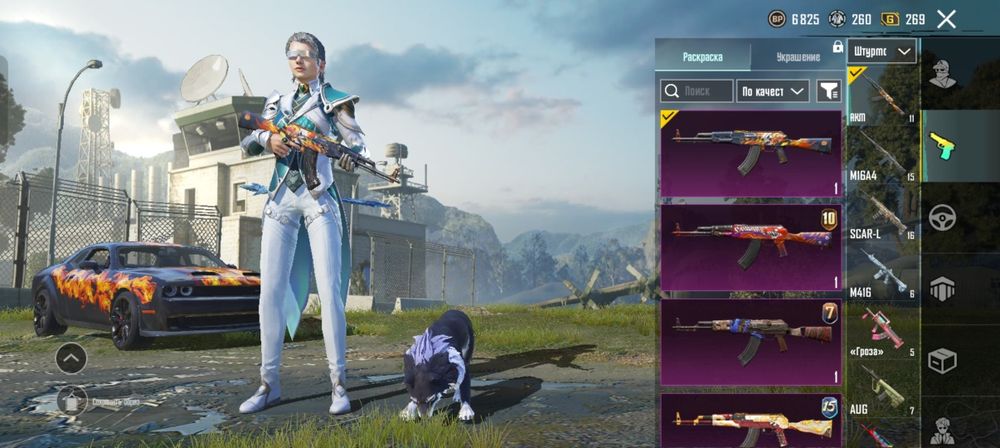Screen dimensions: 1000x448
Task: Select SCAR-L in the weapon list
Action: (882, 213)
